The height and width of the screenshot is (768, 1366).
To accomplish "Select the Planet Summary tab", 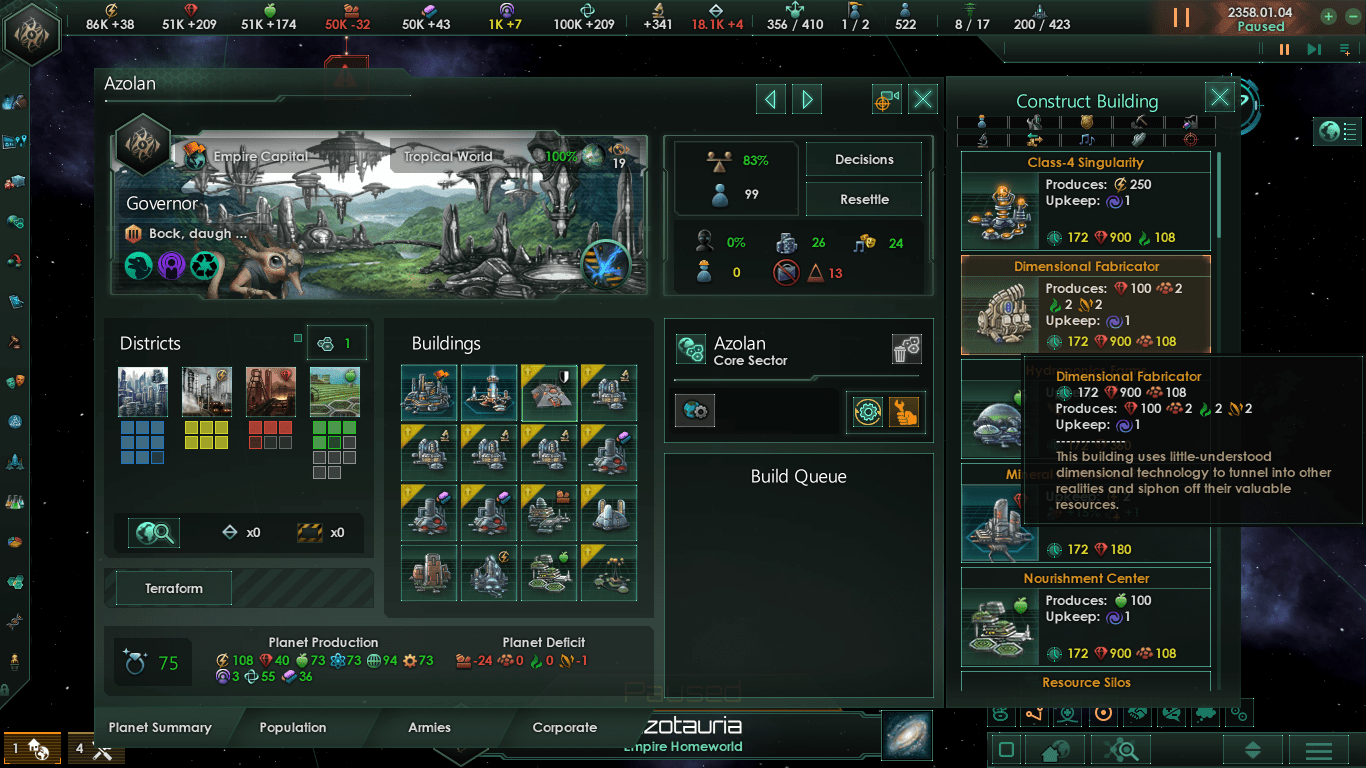I will coord(160,727).
